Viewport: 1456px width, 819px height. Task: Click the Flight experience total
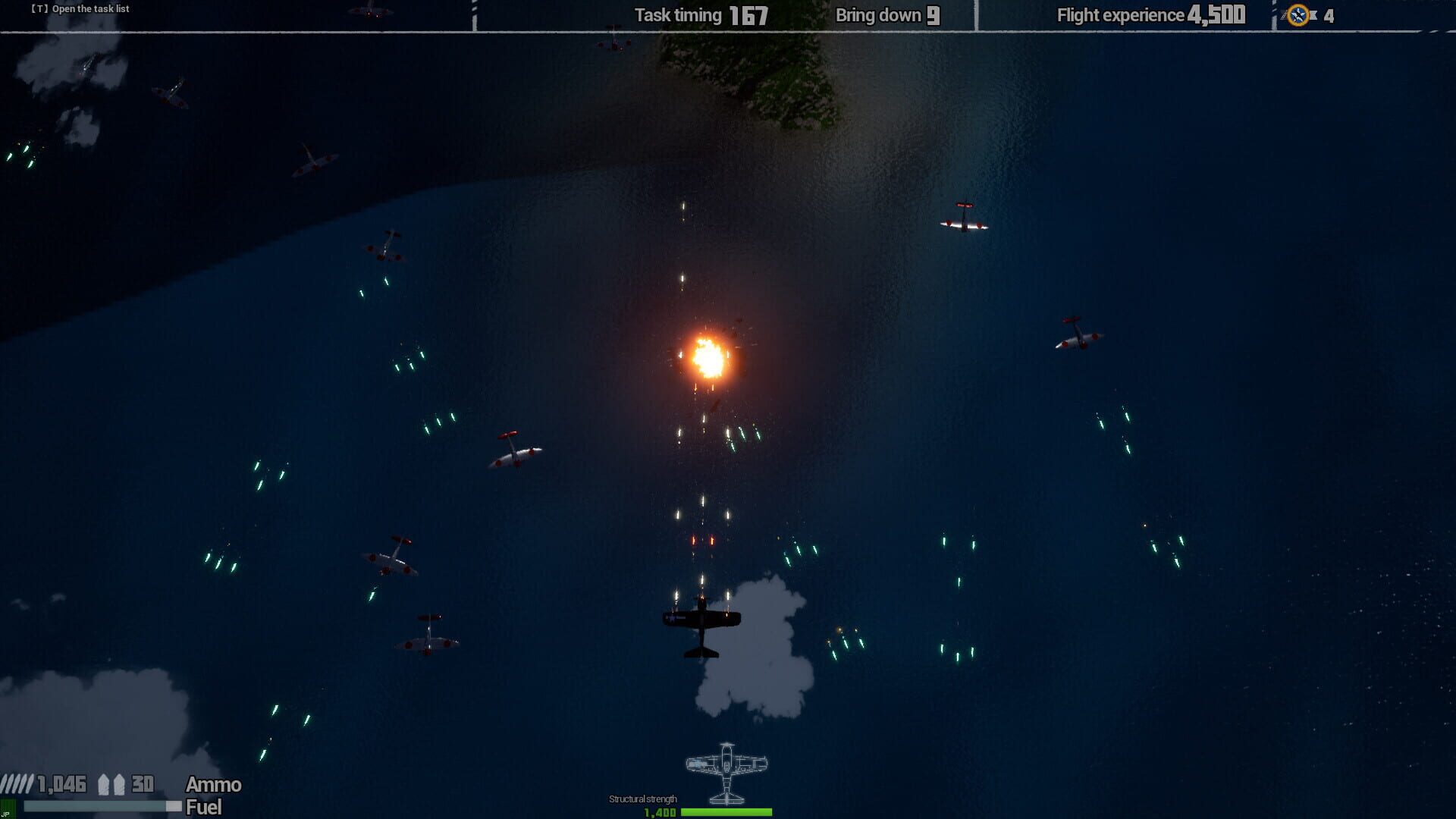click(1149, 14)
